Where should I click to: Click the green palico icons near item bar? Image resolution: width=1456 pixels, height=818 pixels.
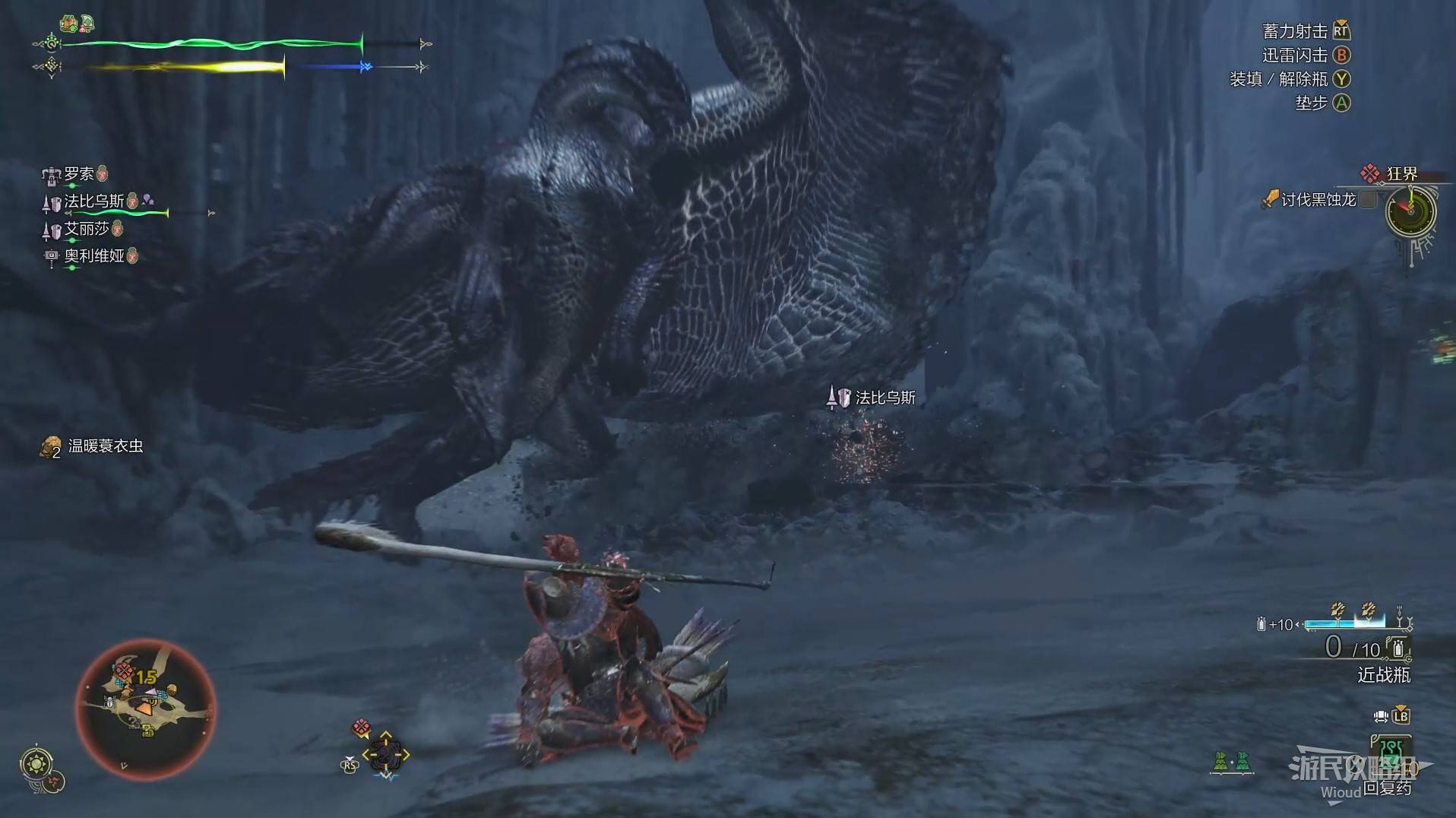[1232, 761]
